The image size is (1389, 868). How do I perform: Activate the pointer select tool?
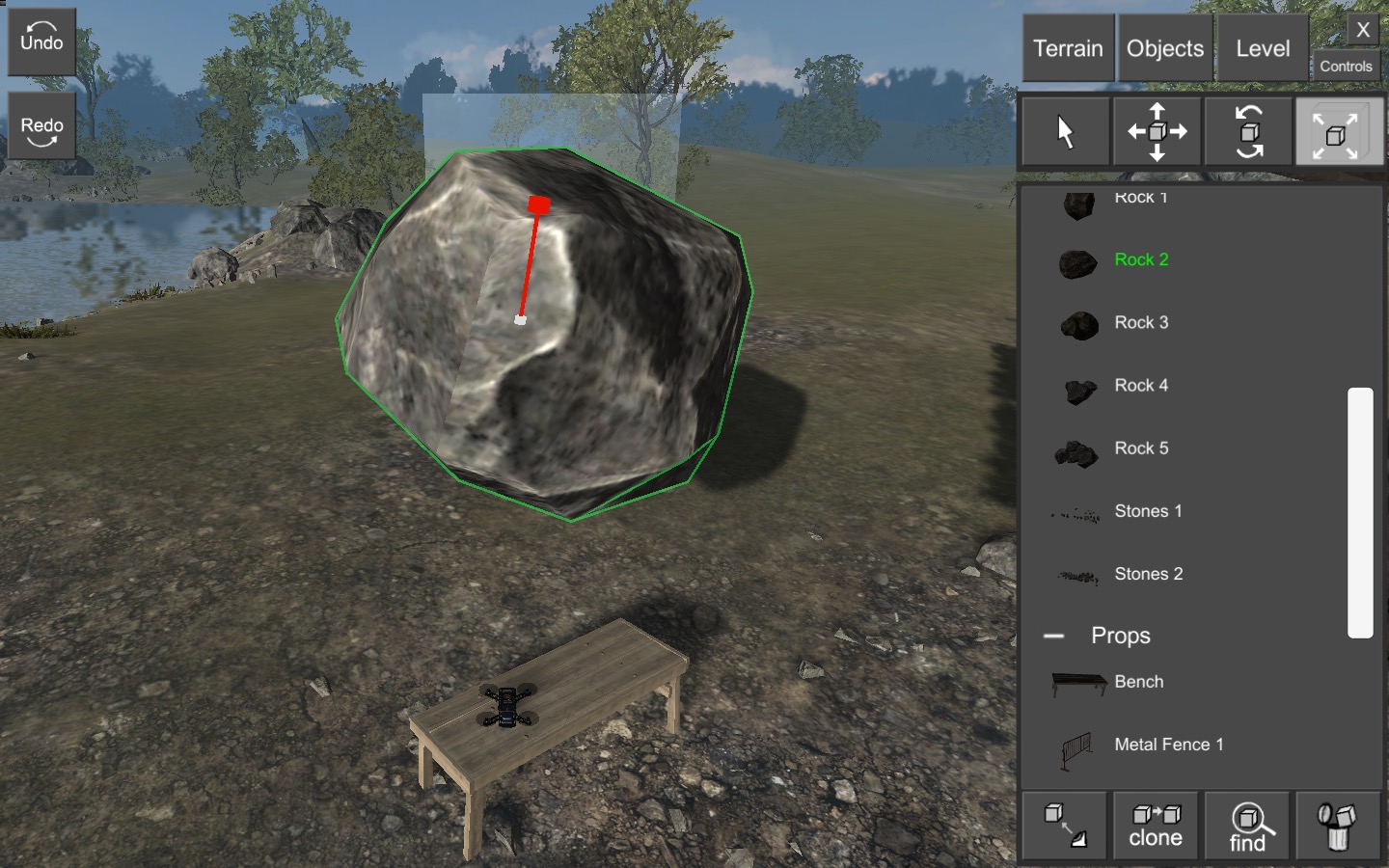(x=1065, y=132)
